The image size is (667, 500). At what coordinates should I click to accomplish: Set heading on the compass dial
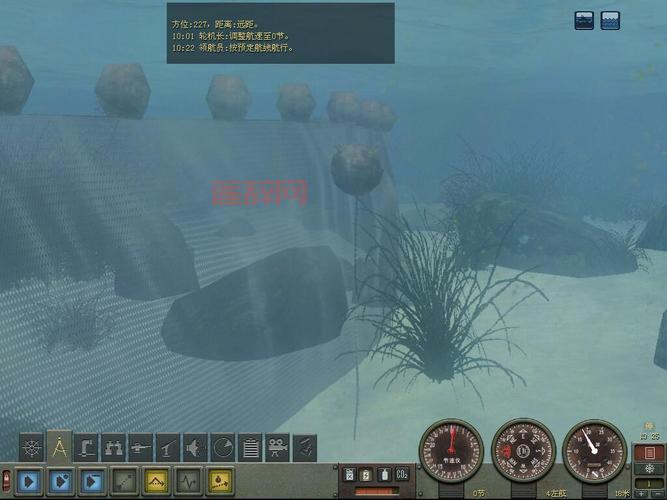coord(523,452)
